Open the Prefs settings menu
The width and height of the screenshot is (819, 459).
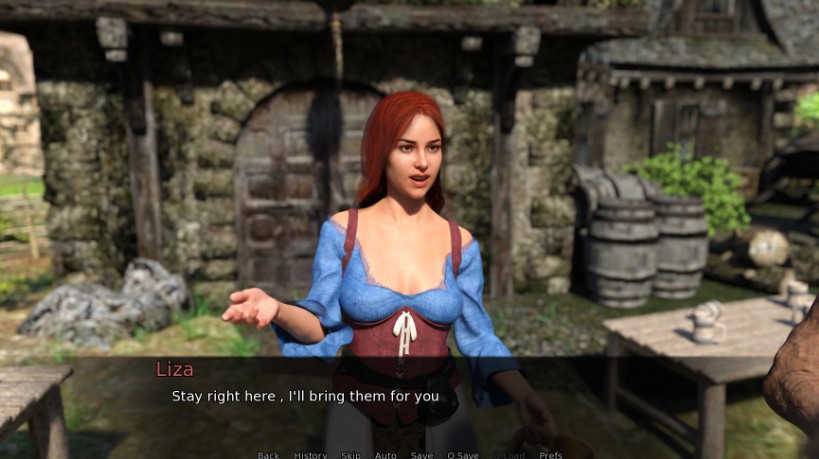[x=550, y=455]
